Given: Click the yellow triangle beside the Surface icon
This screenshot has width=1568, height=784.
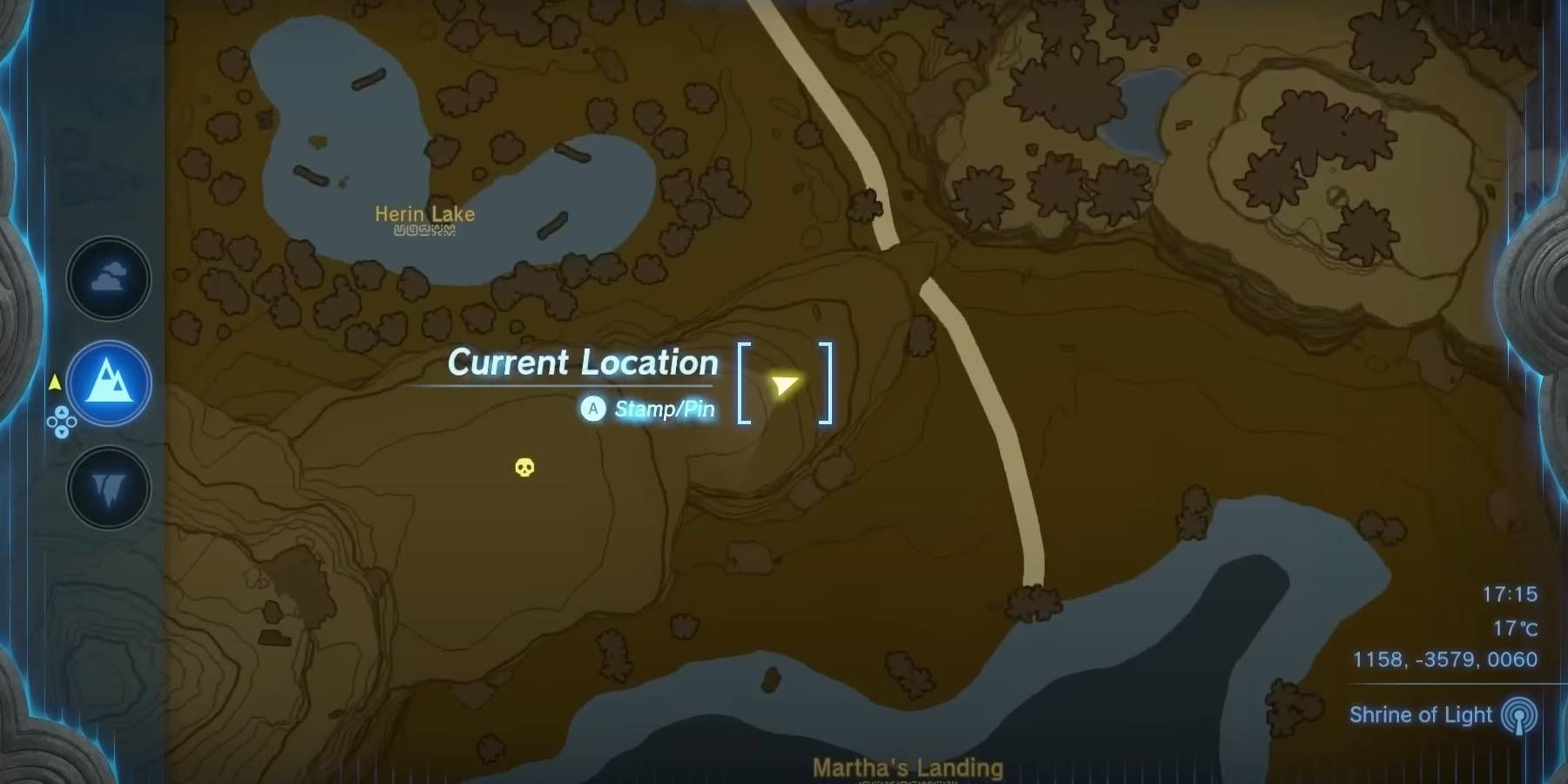Looking at the screenshot, I should point(55,381).
